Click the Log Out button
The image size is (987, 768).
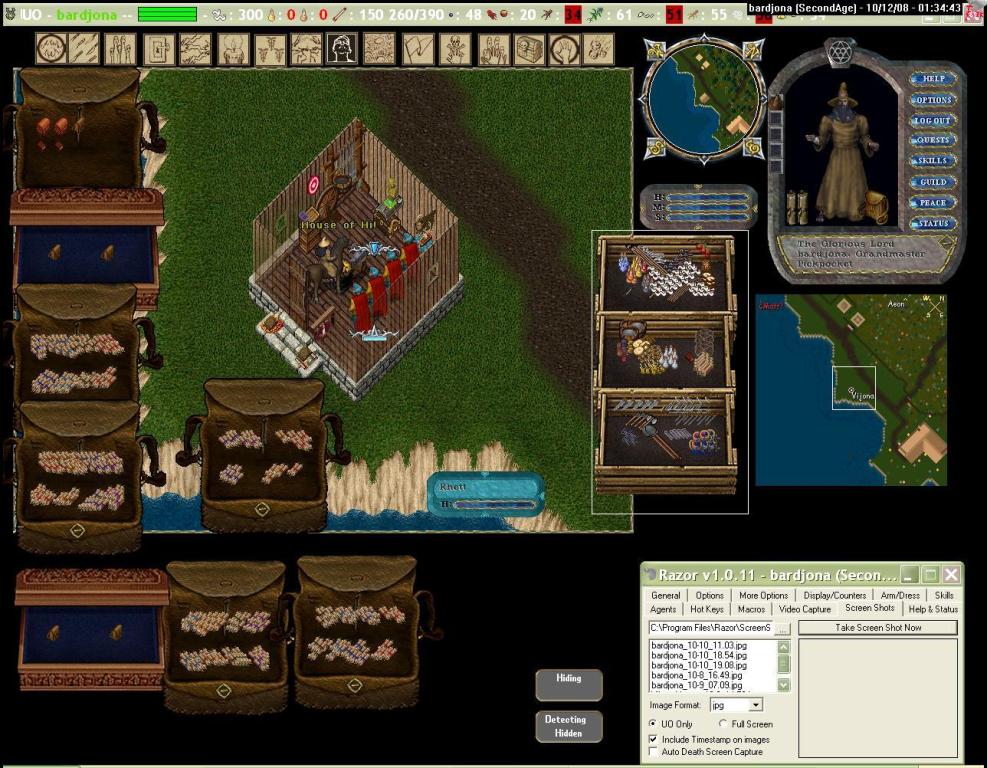[933, 121]
